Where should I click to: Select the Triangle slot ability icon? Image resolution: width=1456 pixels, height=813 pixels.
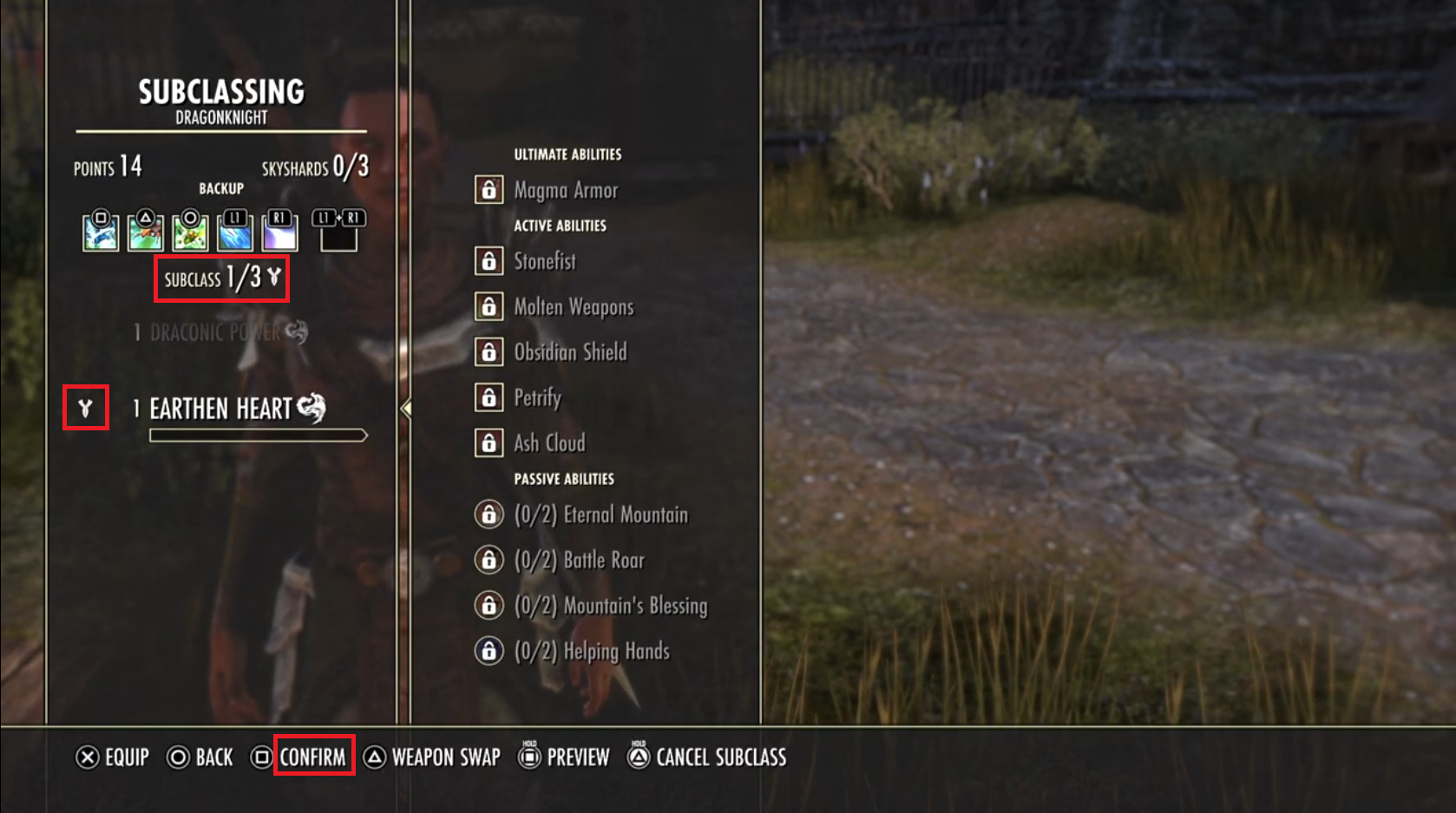pos(144,233)
